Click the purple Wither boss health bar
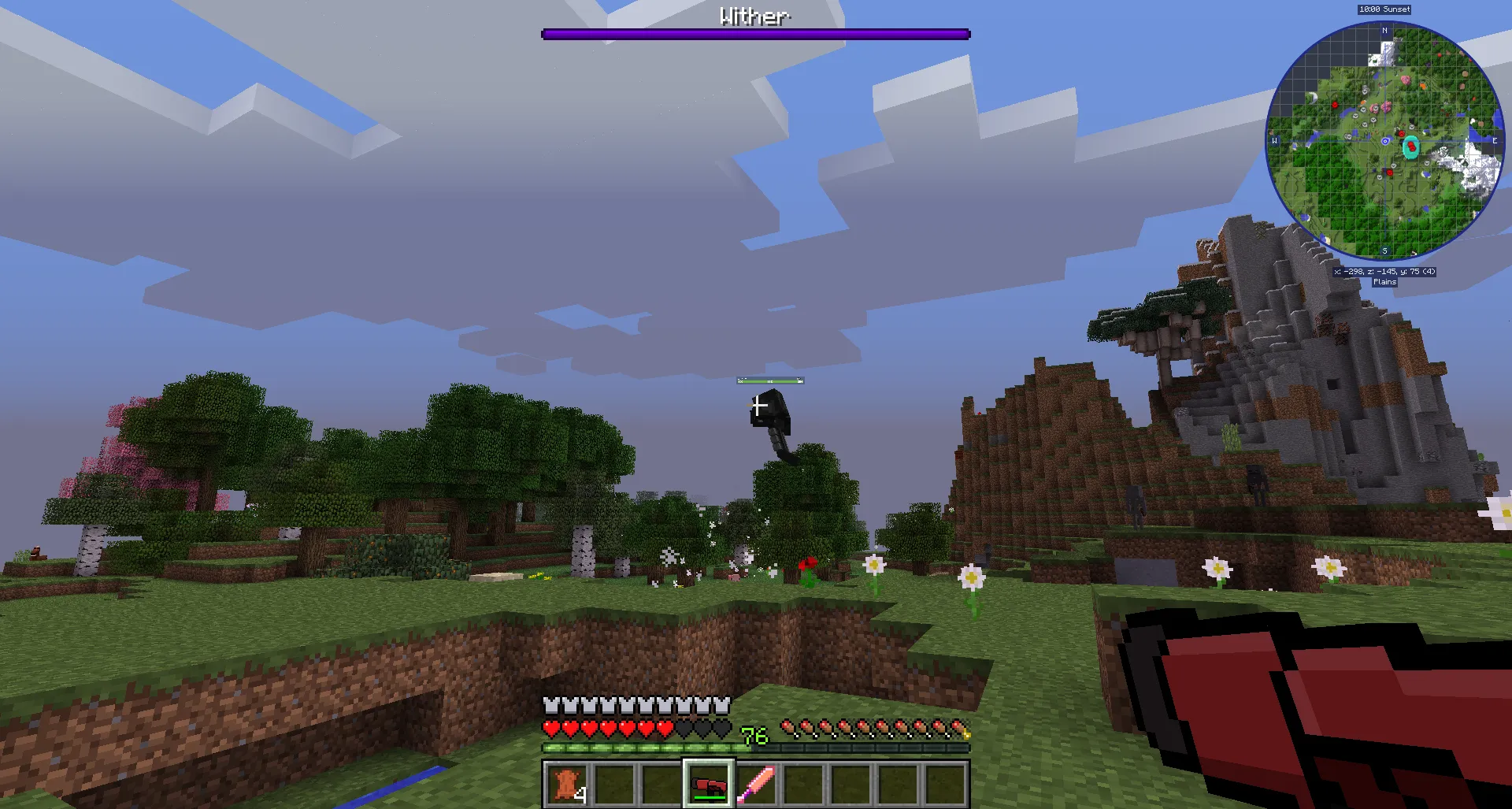 click(x=754, y=33)
